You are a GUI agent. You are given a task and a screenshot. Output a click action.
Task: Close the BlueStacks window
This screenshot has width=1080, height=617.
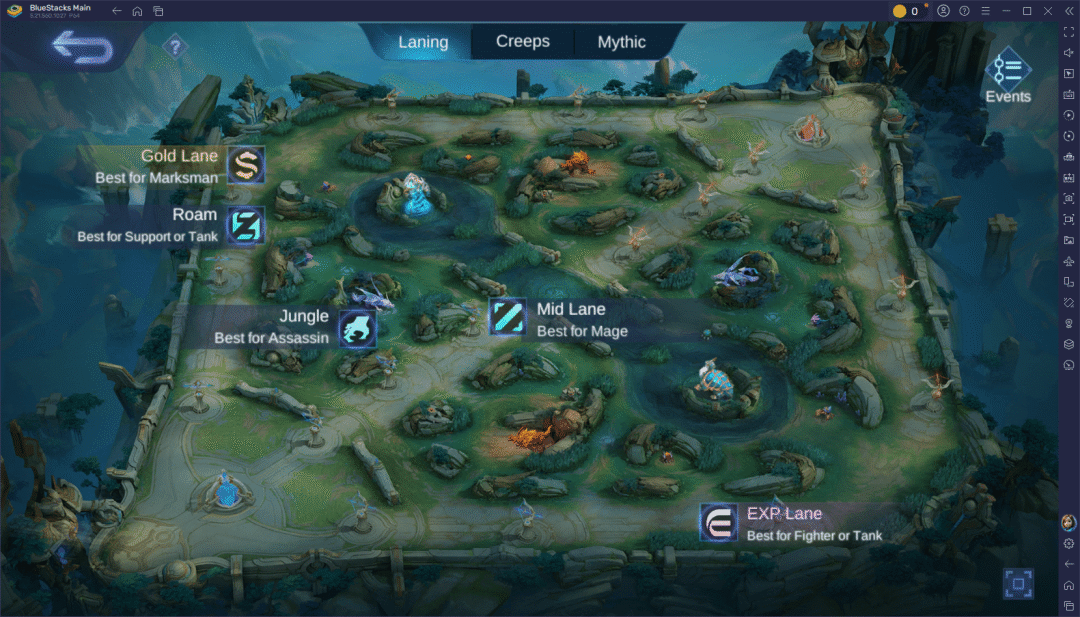click(x=1046, y=11)
